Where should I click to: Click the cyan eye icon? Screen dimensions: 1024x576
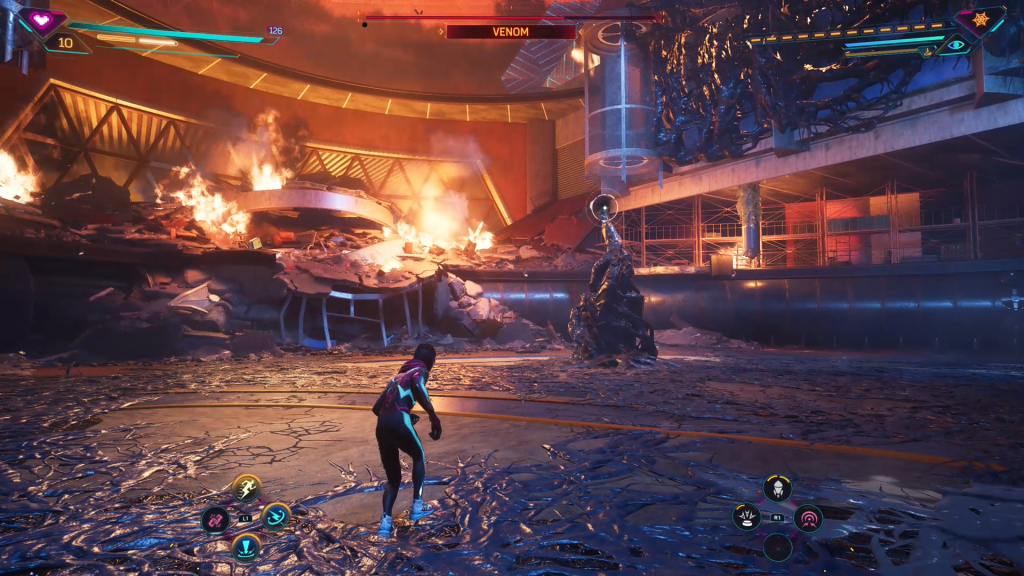957,45
